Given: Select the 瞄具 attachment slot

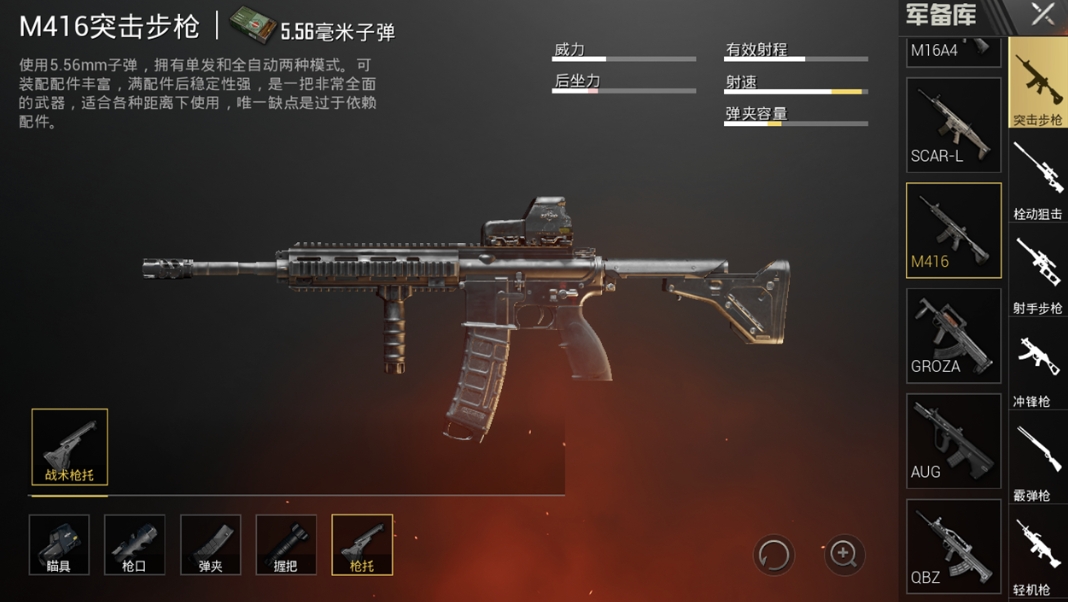Looking at the screenshot, I should click(59, 545).
